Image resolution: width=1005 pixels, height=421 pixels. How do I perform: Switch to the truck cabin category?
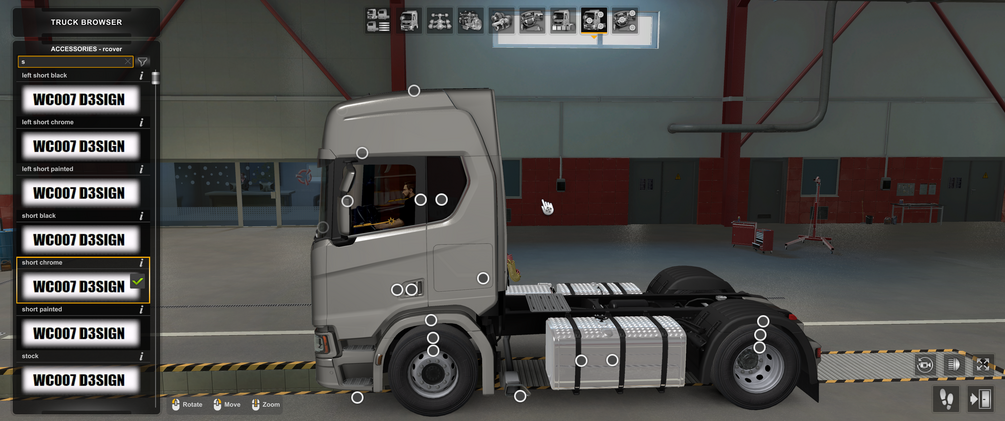tap(409, 20)
